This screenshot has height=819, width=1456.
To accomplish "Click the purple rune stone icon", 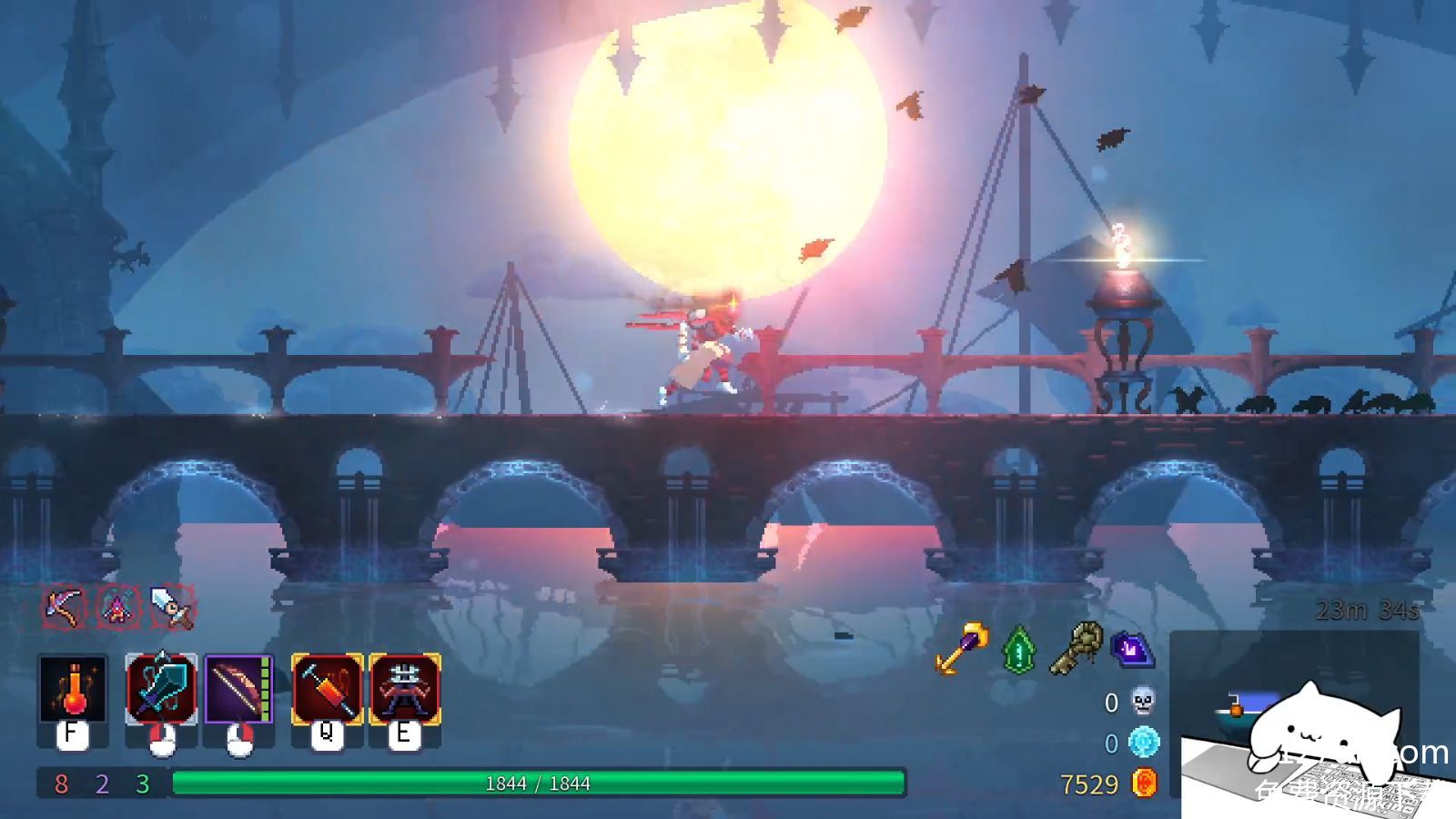I will pos(1132,650).
